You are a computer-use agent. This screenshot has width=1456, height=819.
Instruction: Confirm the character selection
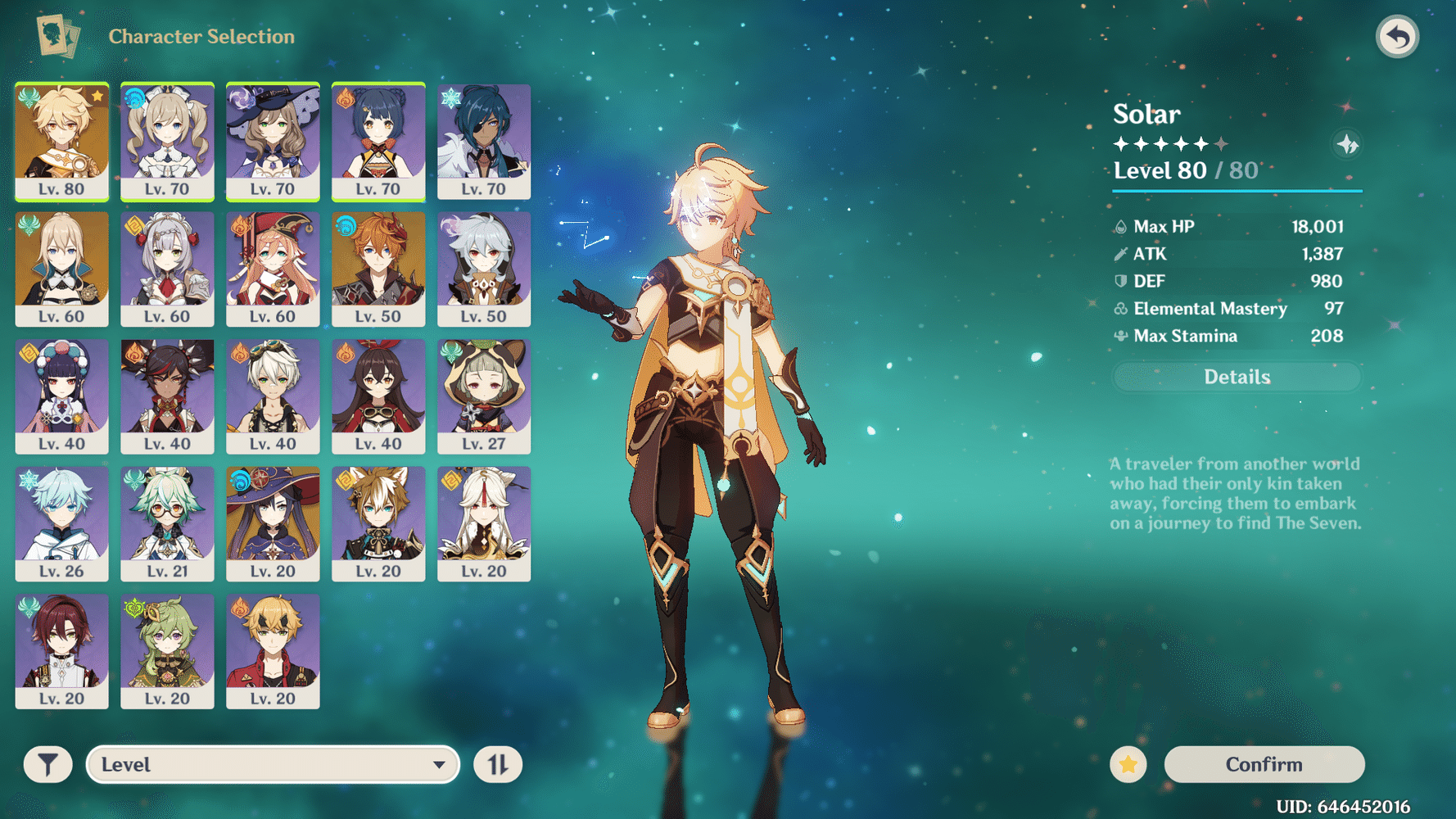click(x=1264, y=764)
